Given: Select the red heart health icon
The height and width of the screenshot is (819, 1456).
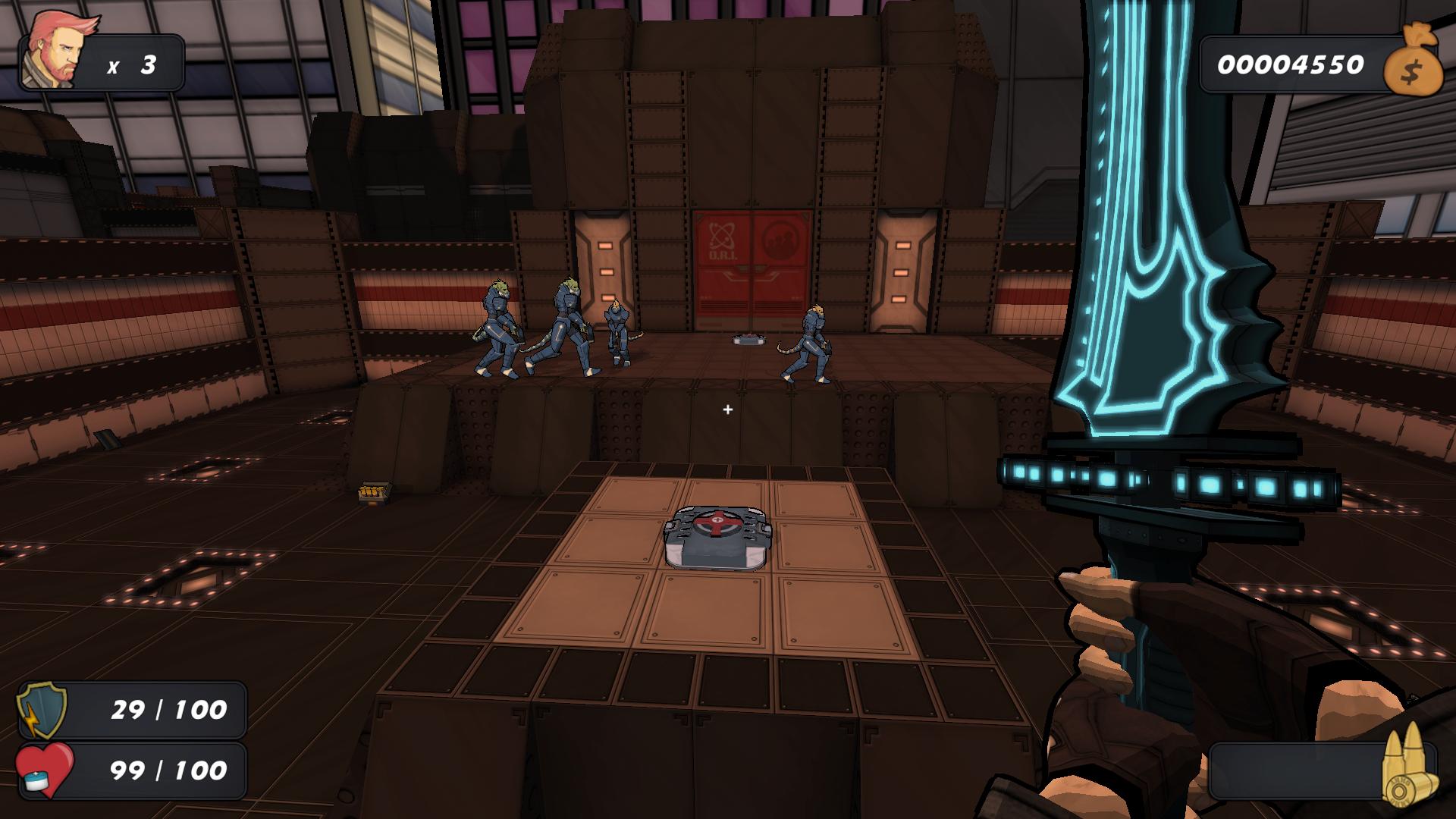Looking at the screenshot, I should [x=45, y=770].
